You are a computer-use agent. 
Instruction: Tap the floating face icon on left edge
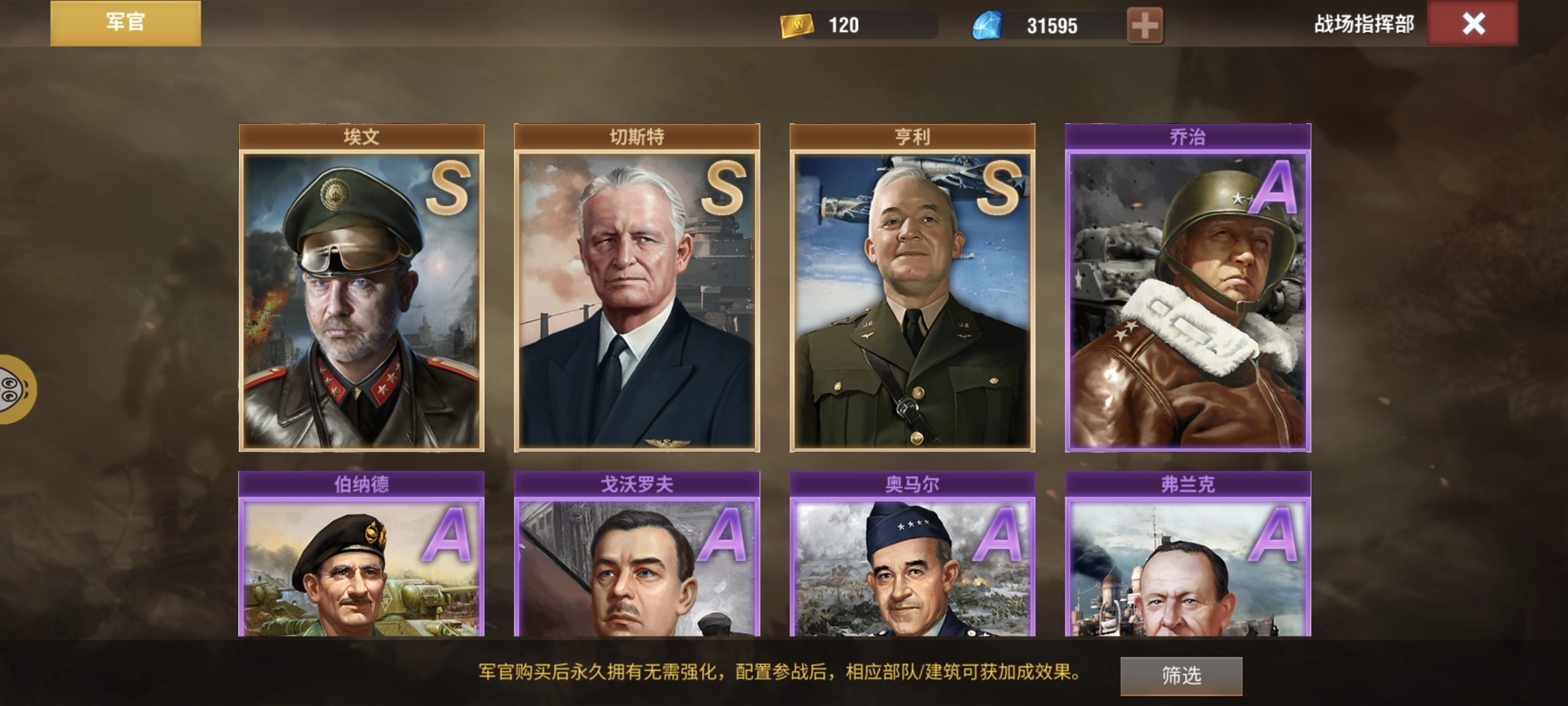(x=15, y=389)
